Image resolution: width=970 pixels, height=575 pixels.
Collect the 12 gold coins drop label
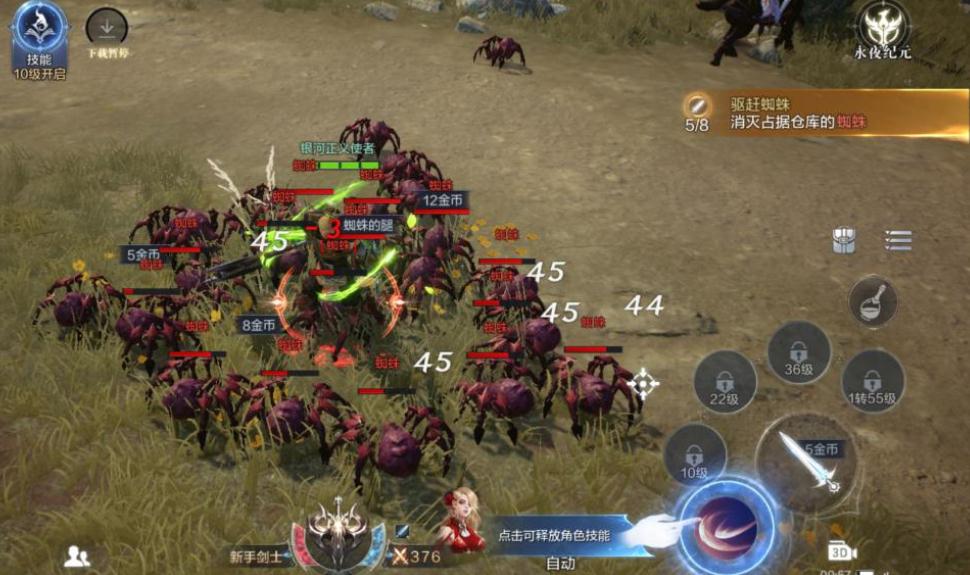click(442, 200)
